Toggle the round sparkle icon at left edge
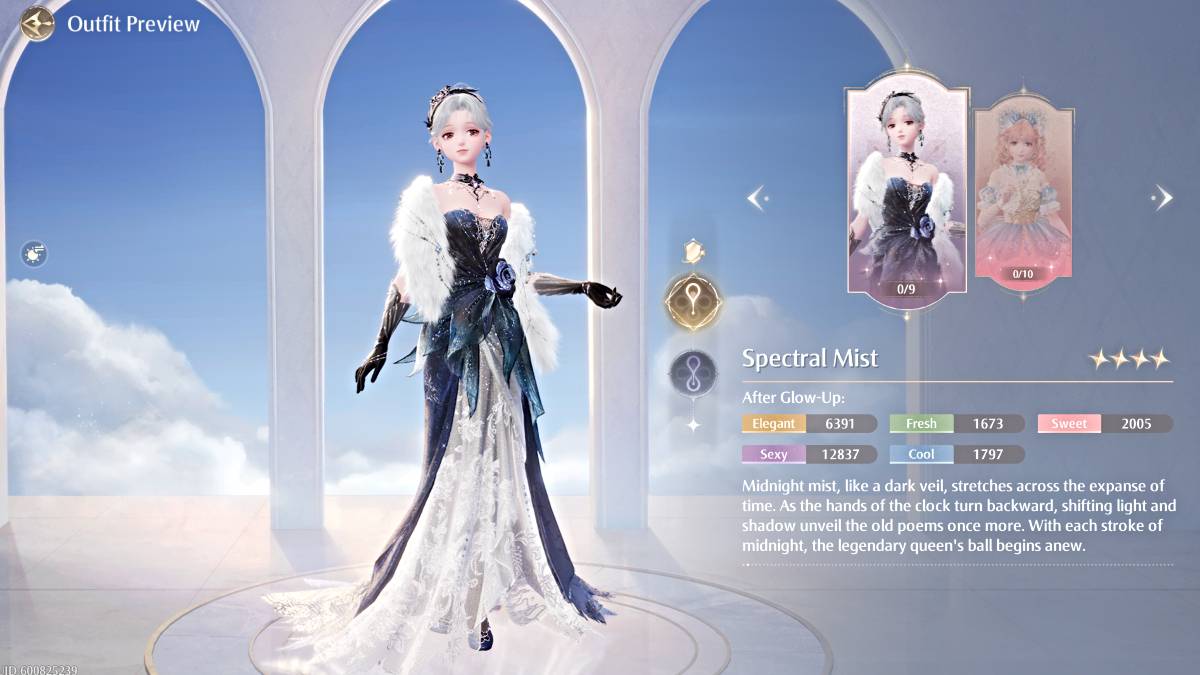1200x675 pixels. 34,254
